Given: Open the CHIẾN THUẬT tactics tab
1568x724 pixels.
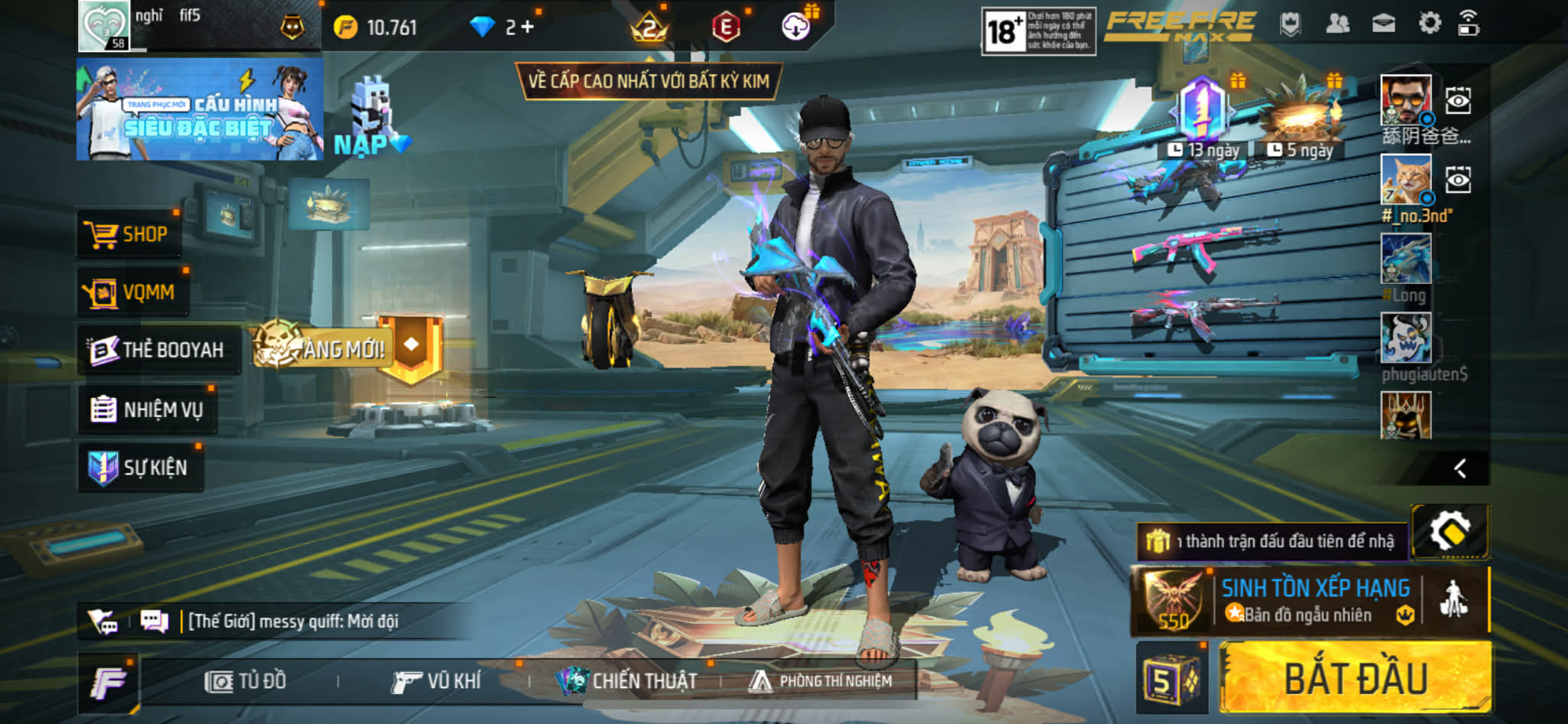Looking at the screenshot, I should (628, 681).
